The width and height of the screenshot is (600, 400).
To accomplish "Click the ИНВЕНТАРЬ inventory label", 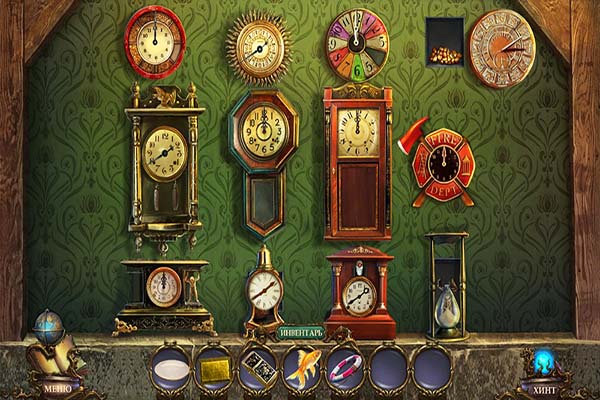I will (x=301, y=332).
